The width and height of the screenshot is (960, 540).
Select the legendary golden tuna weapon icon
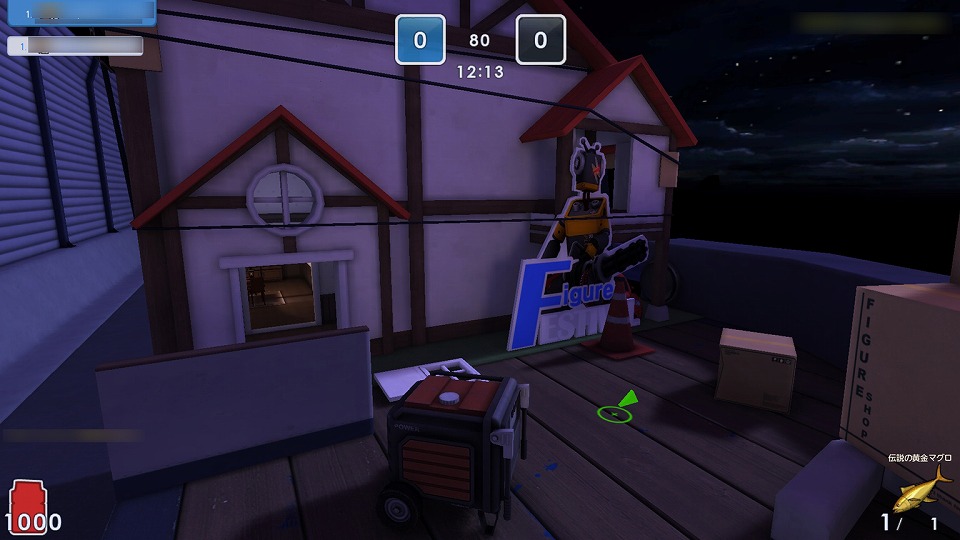tap(919, 488)
